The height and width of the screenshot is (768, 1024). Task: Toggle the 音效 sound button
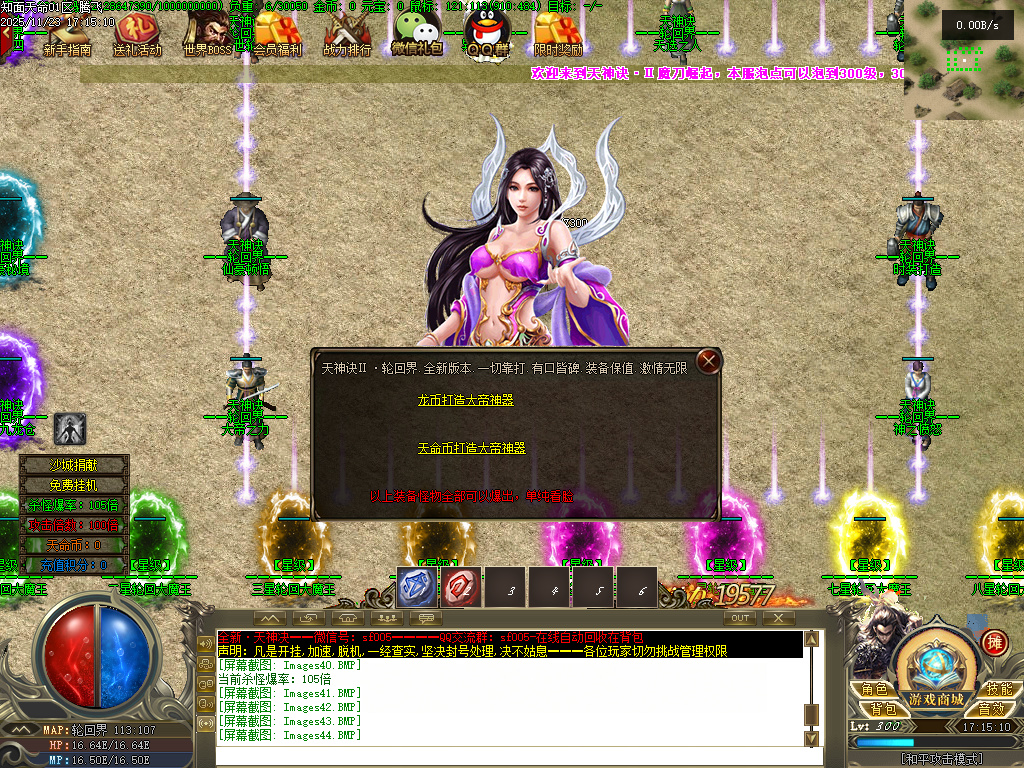[x=991, y=709]
